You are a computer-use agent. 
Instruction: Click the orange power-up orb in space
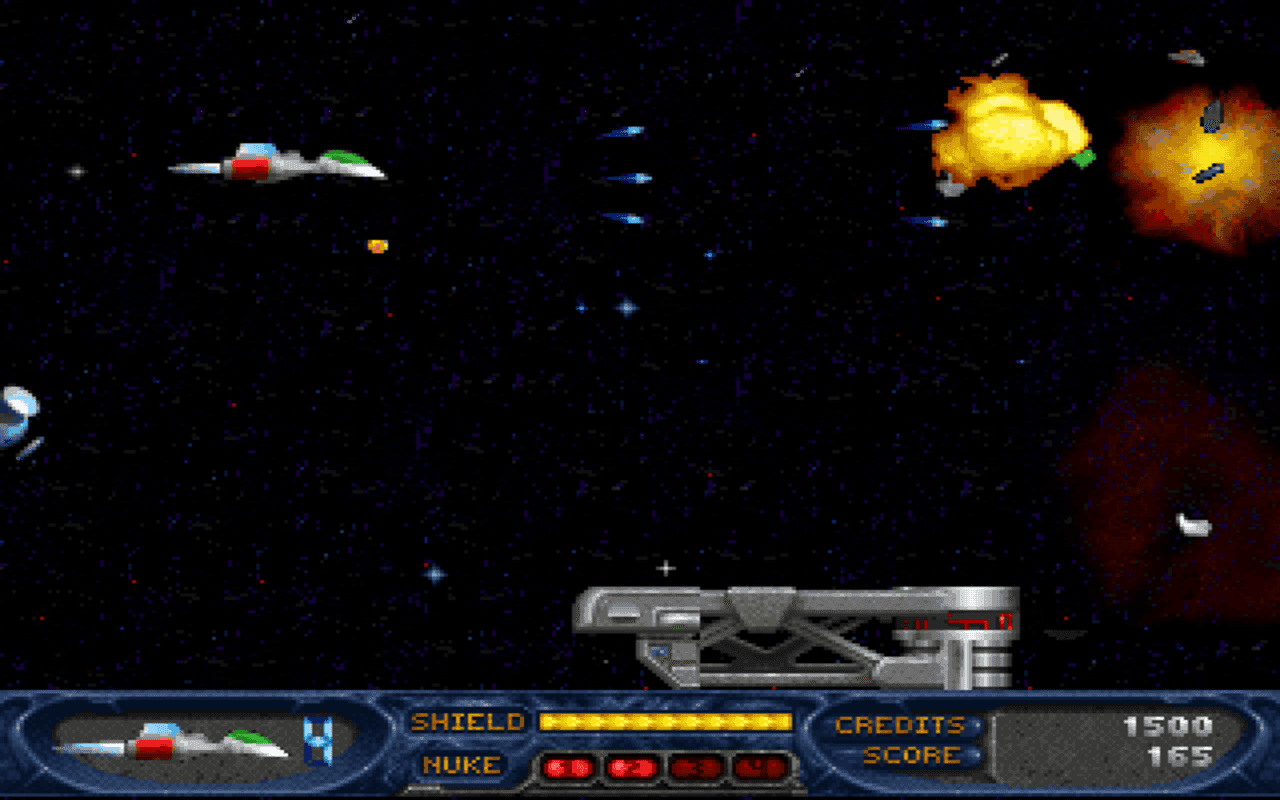(x=376, y=248)
